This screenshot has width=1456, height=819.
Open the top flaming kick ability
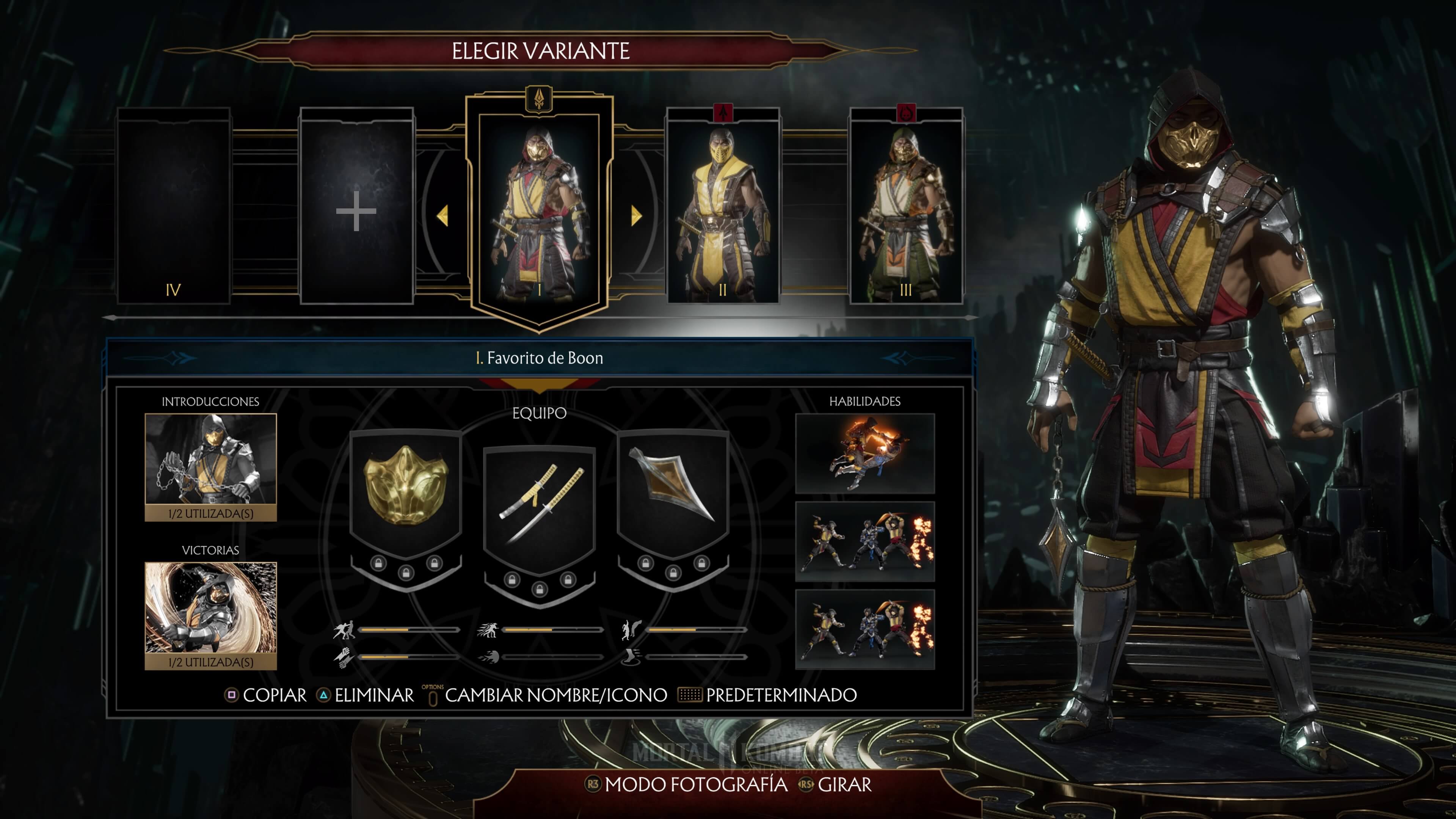click(x=864, y=453)
